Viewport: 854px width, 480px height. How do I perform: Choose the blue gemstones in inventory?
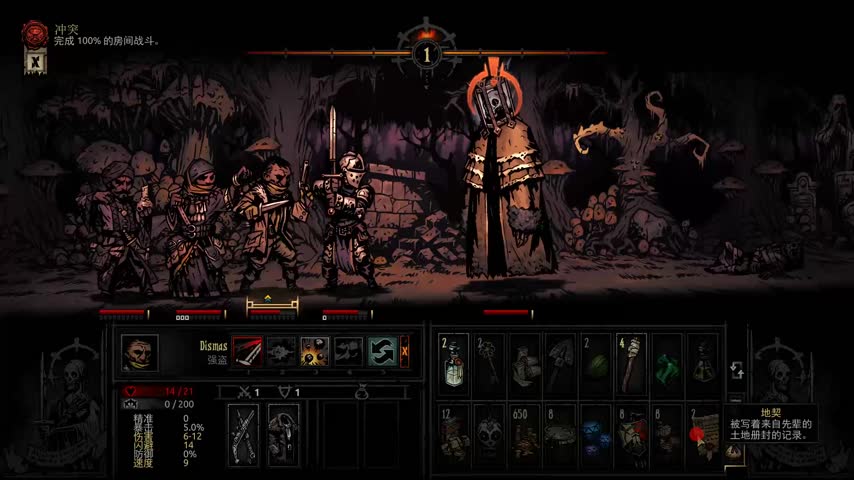pyautogui.click(x=596, y=437)
